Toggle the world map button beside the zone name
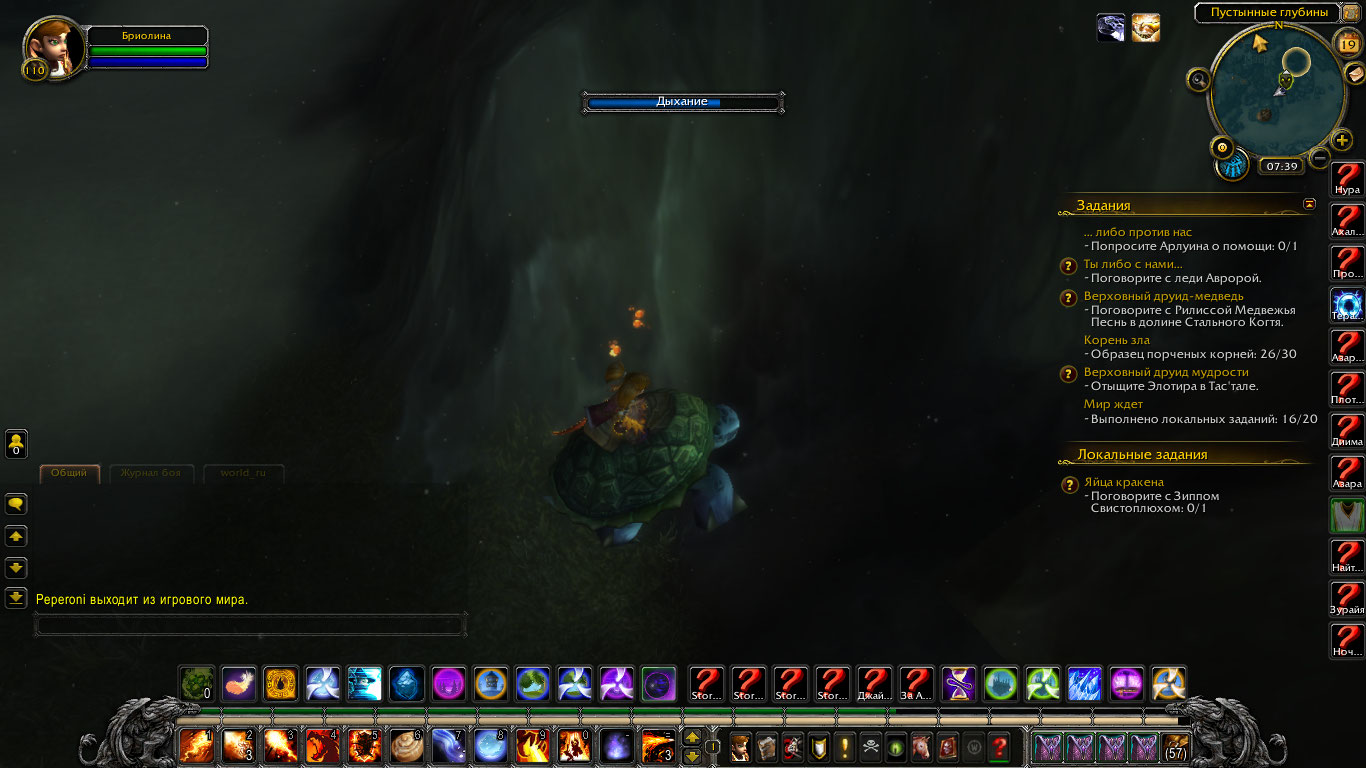Viewport: 1366px width, 768px height. (x=1351, y=13)
